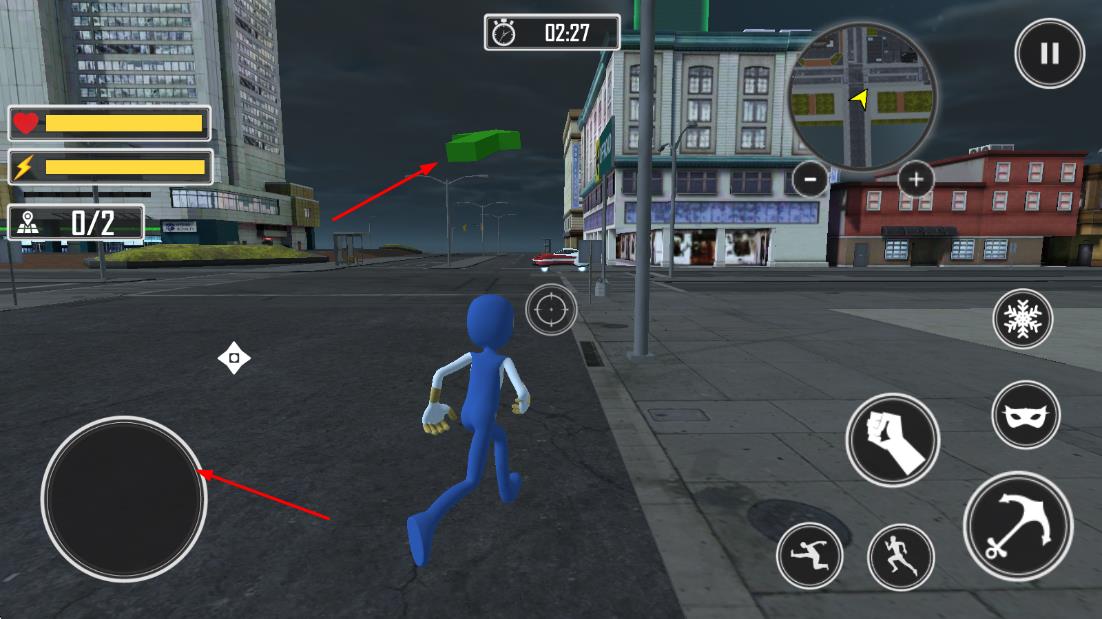The height and width of the screenshot is (619, 1102).
Task: Zoom out the minimap with minus button
Action: (x=810, y=179)
